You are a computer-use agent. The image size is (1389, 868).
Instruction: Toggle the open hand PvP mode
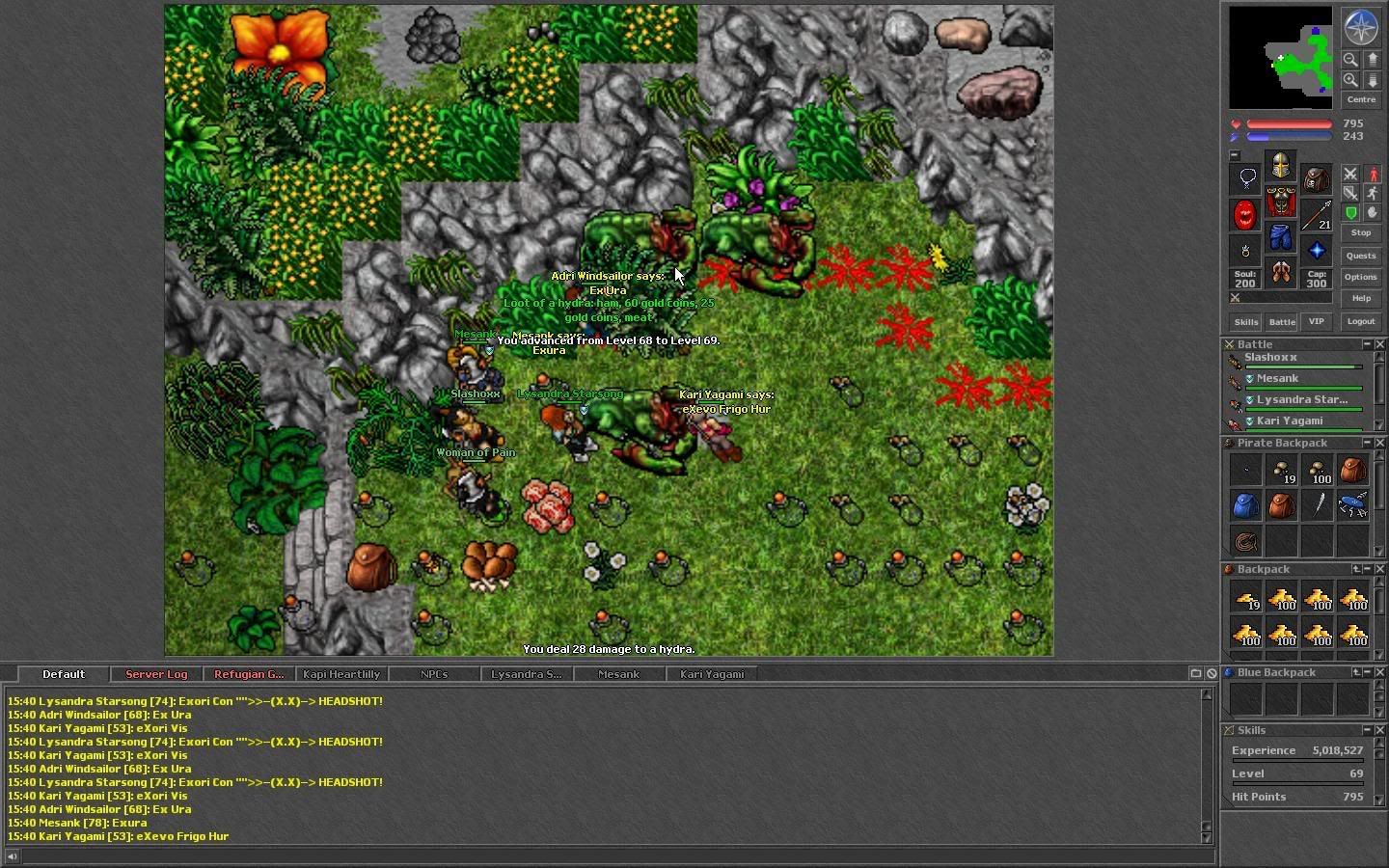pos(1373,212)
